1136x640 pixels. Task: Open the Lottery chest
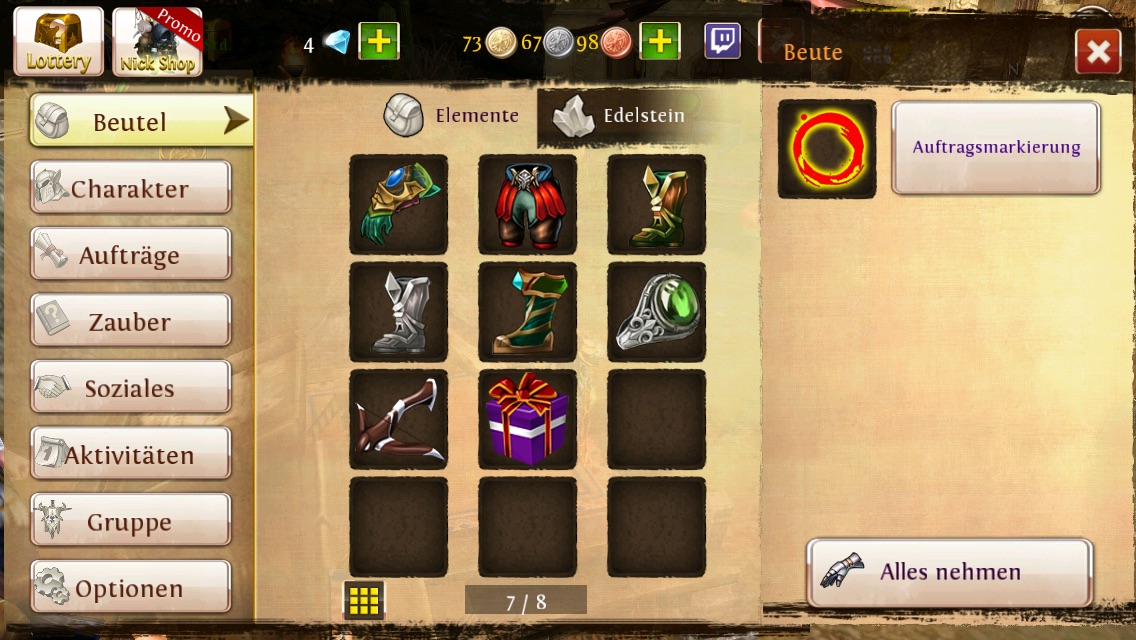tap(58, 42)
